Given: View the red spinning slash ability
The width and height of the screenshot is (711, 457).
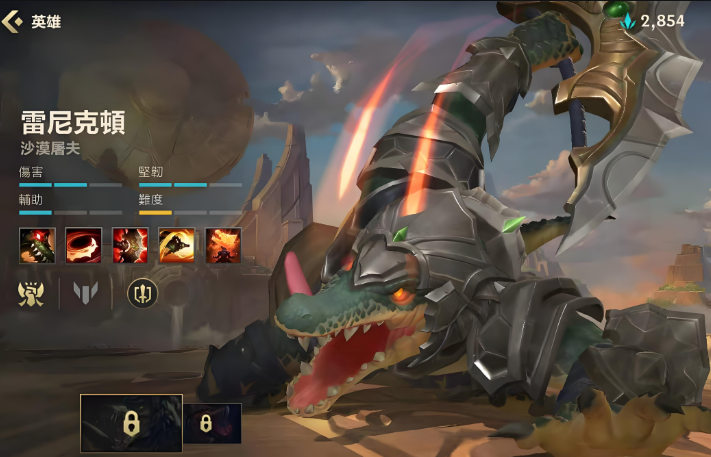Looking at the screenshot, I should tap(83, 245).
